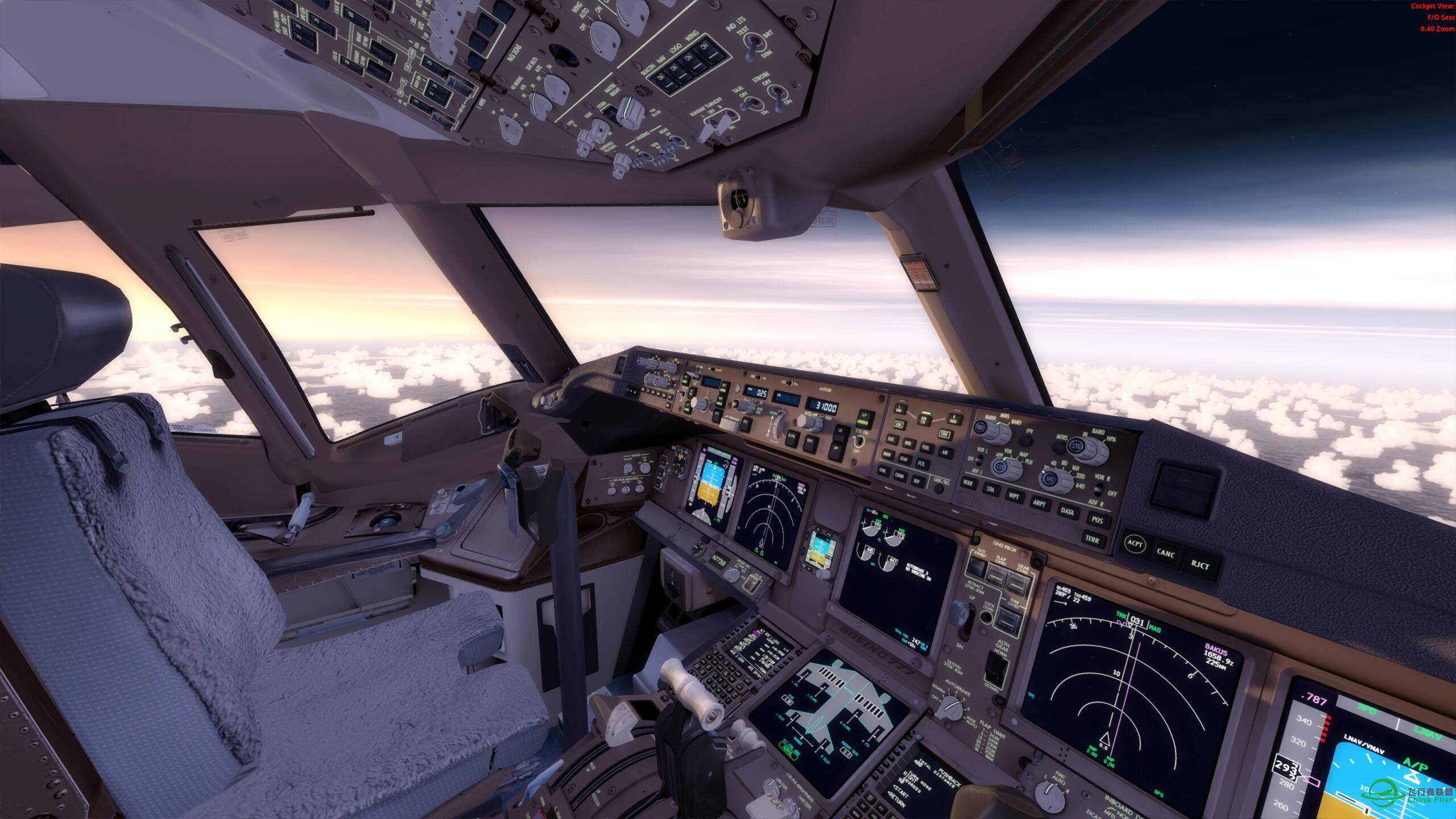Toggle the FLAP OVRD guarded switch
Viewport: 1456px width, 819px height.
996,575
